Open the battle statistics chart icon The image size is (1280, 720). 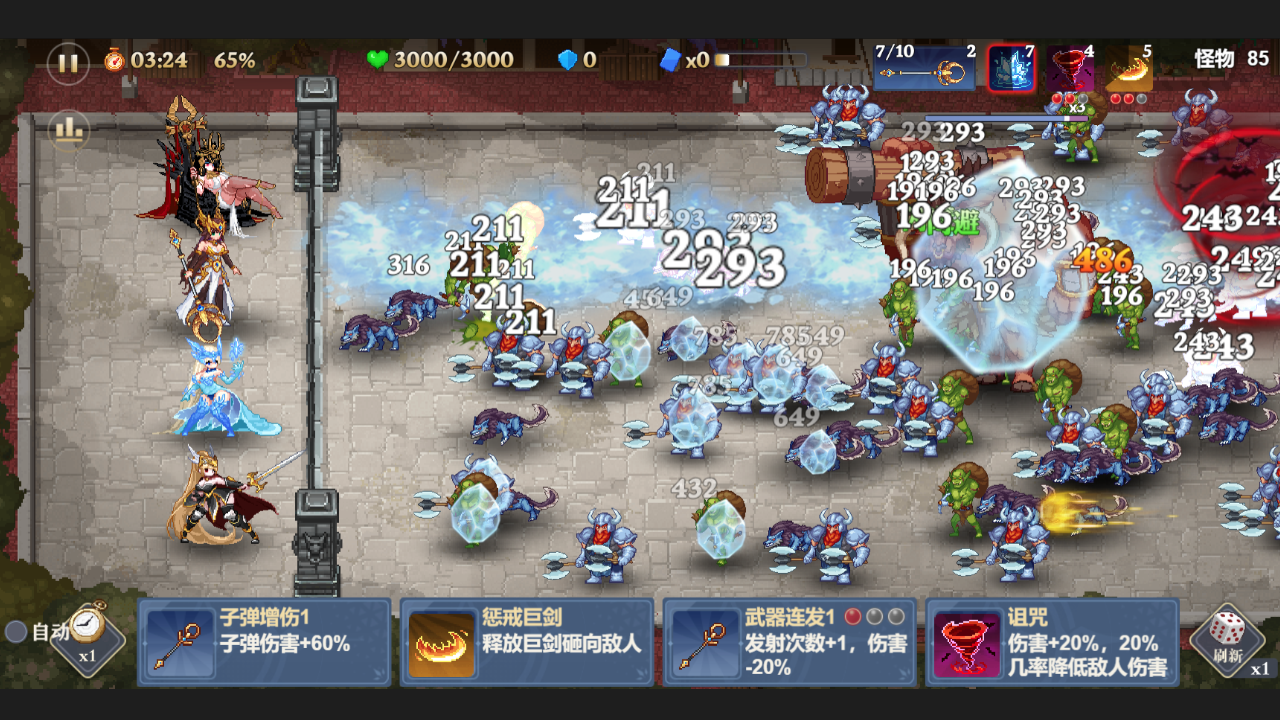68,131
